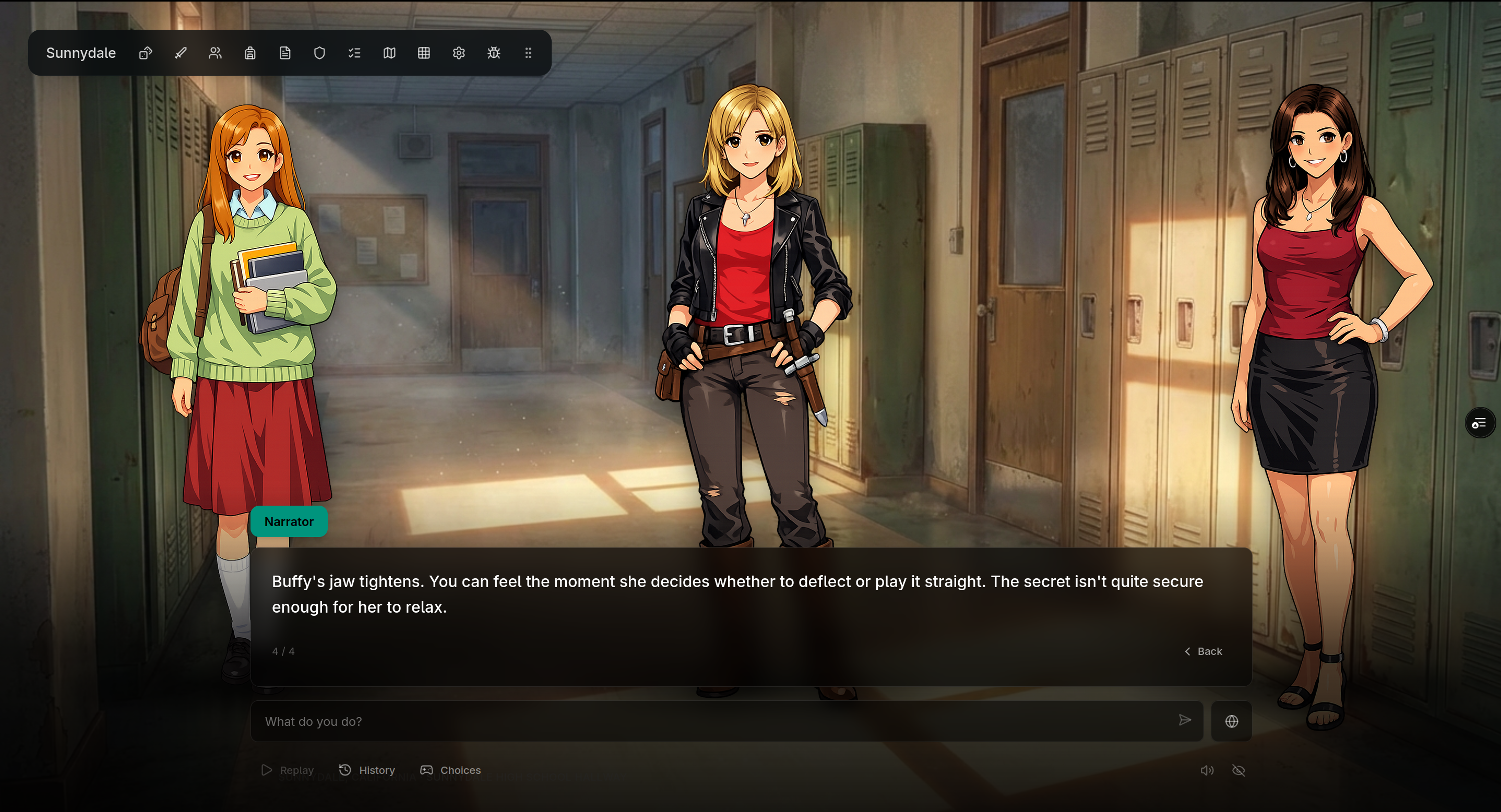Open the backpack inventory
Image resolution: width=1501 pixels, height=812 pixels.
250,53
